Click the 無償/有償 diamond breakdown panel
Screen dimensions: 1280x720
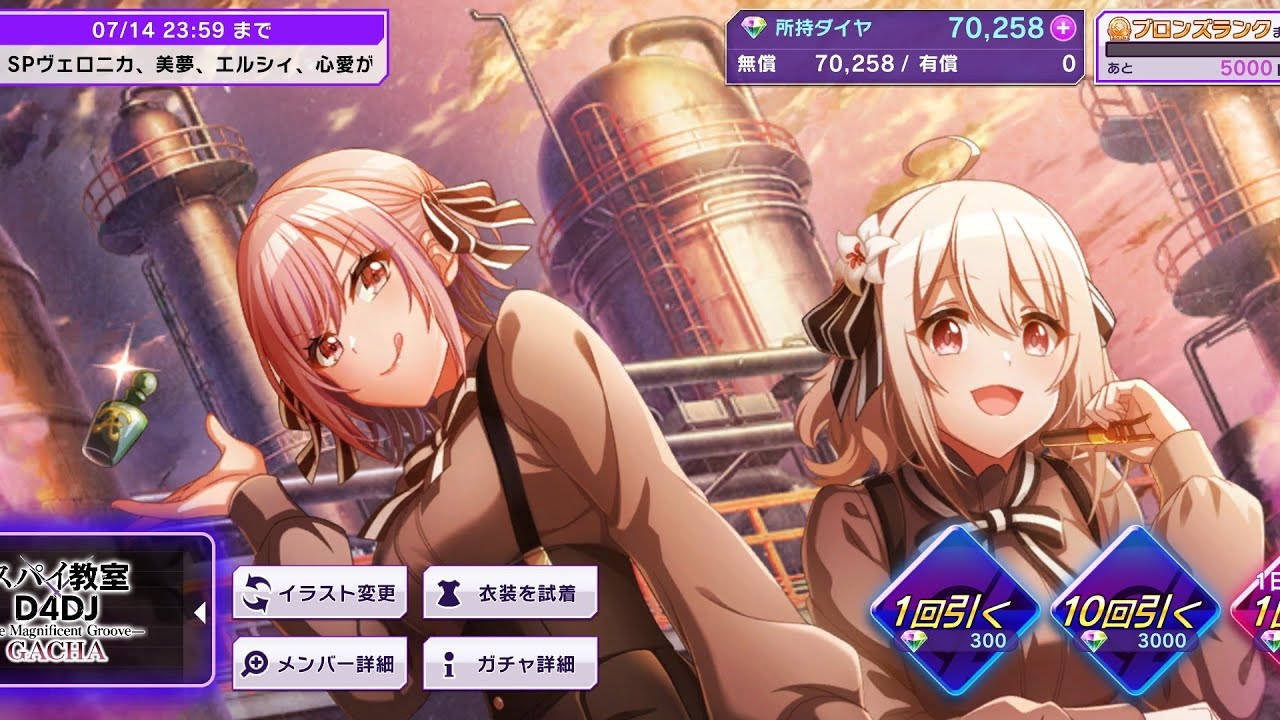point(900,63)
